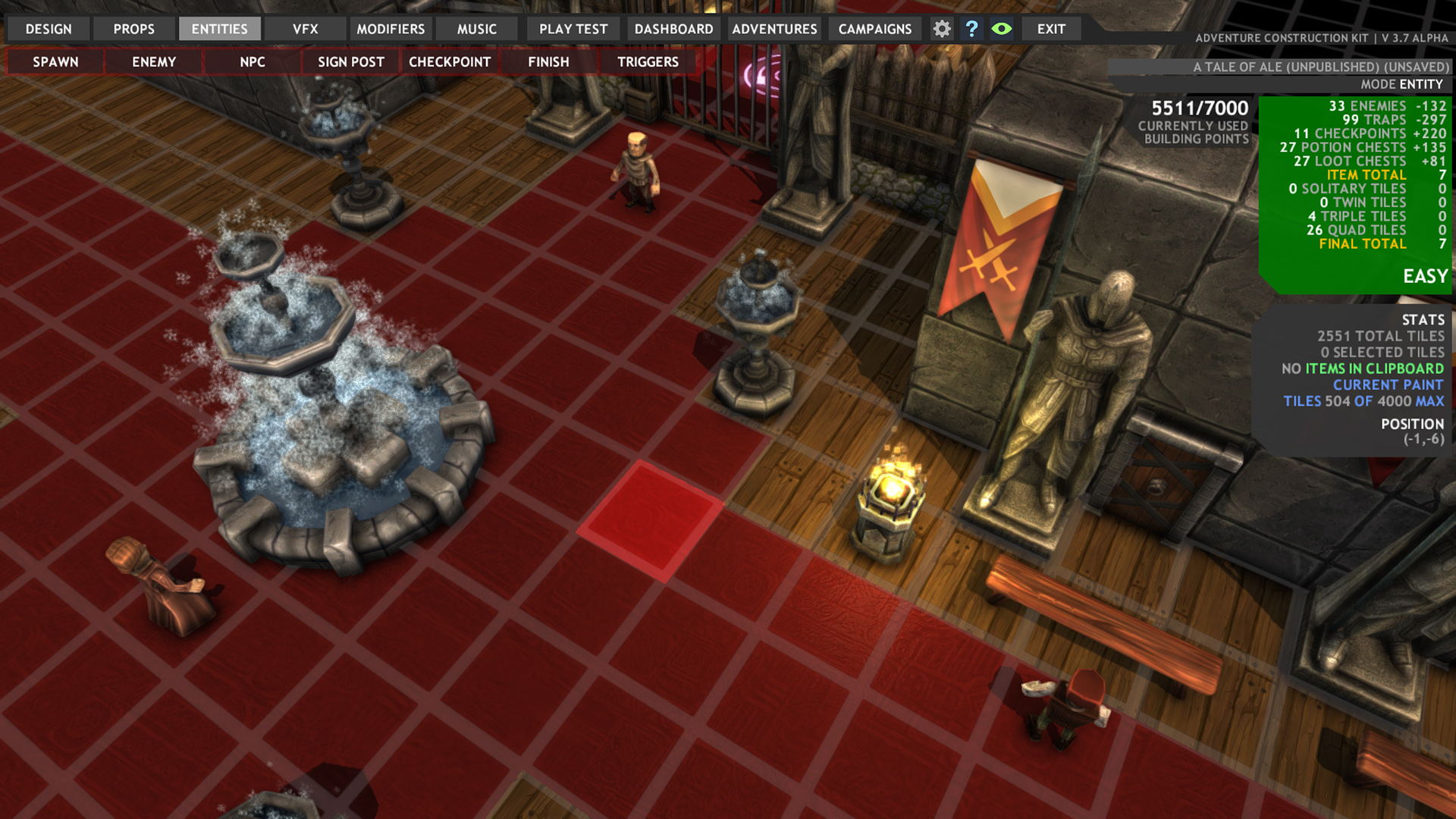Select the SPAWN placement tool
Image resolution: width=1456 pixels, height=819 pixels.
54,61
